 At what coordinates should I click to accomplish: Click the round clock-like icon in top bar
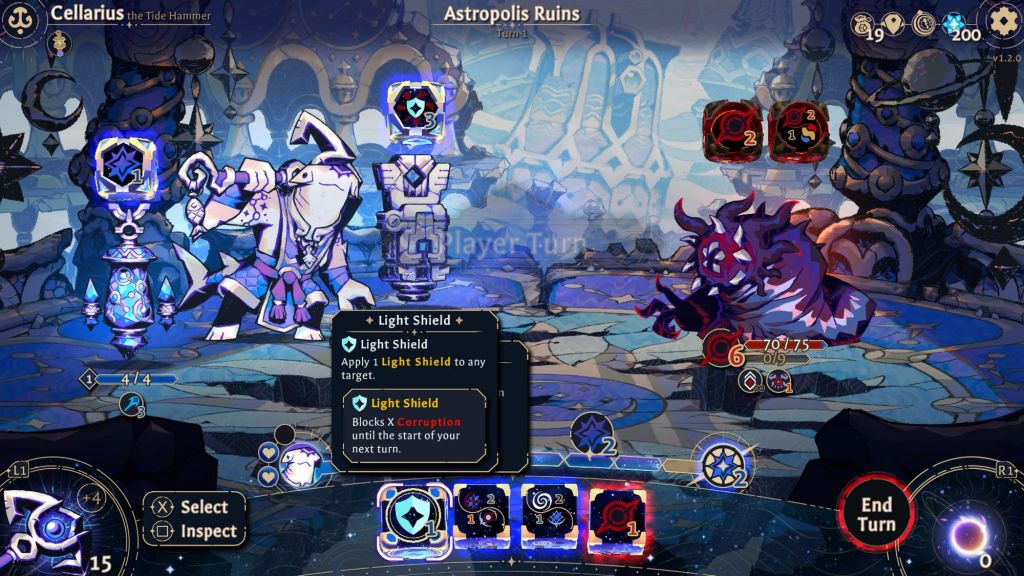pos(925,24)
